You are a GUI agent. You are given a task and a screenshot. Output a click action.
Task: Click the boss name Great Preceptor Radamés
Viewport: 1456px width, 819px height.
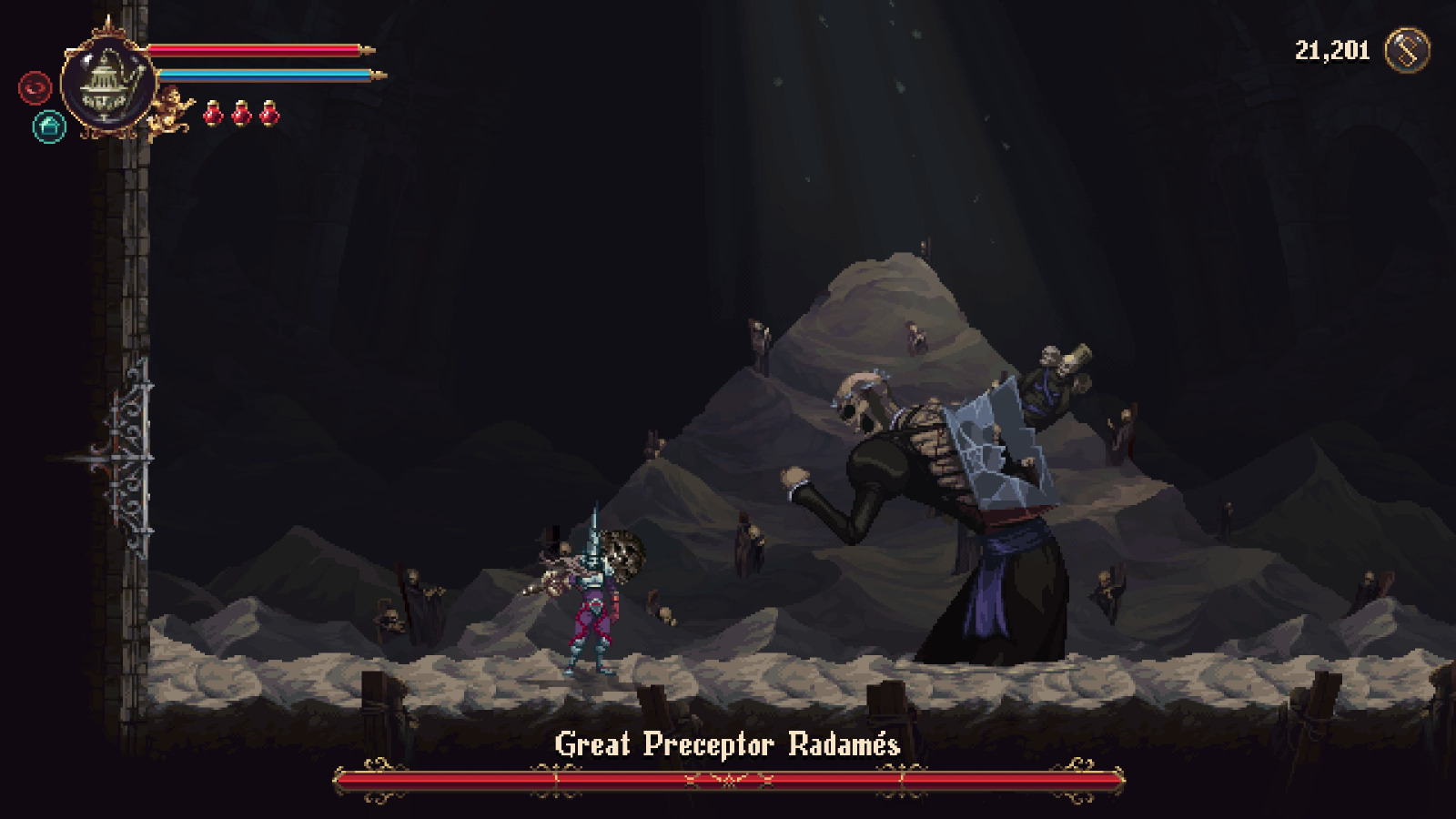(x=728, y=743)
